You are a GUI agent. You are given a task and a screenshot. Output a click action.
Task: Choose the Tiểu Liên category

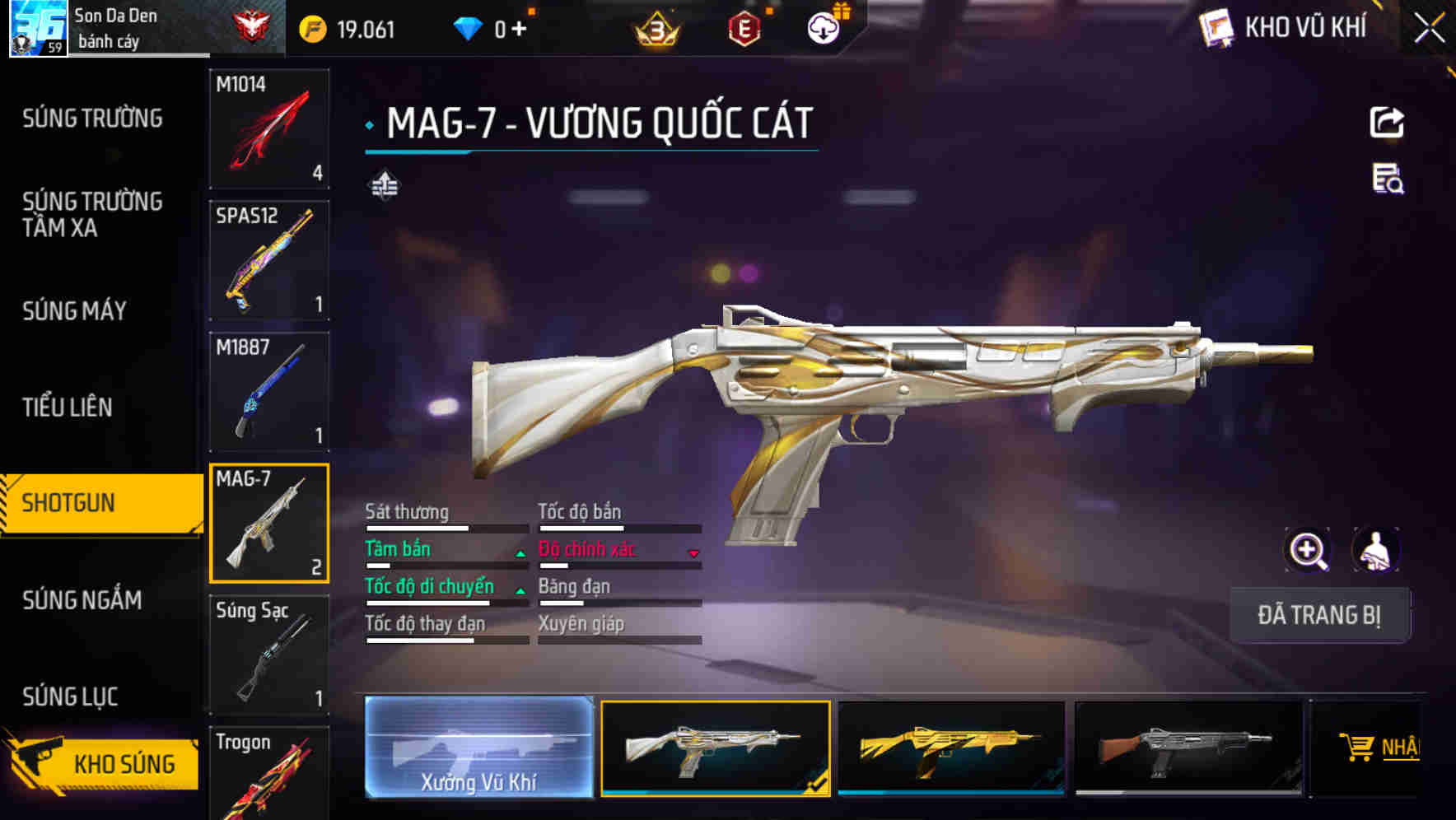68,407
